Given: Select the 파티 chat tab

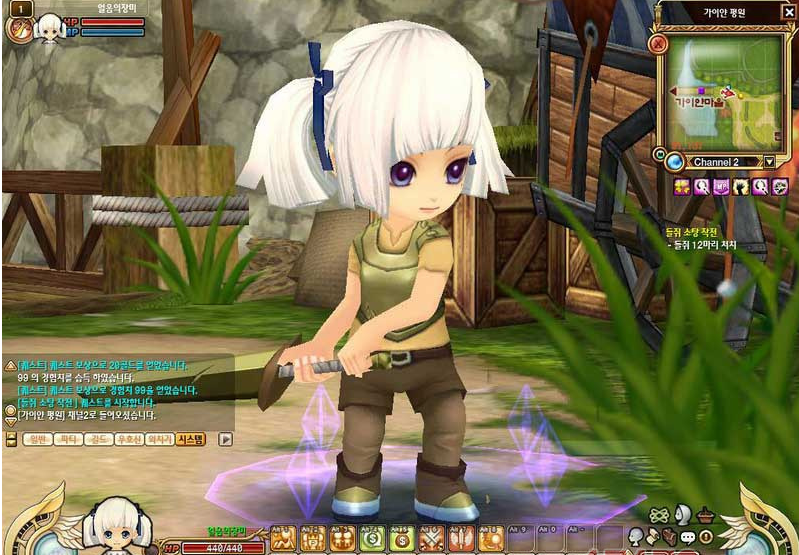Looking at the screenshot, I should [x=69, y=438].
